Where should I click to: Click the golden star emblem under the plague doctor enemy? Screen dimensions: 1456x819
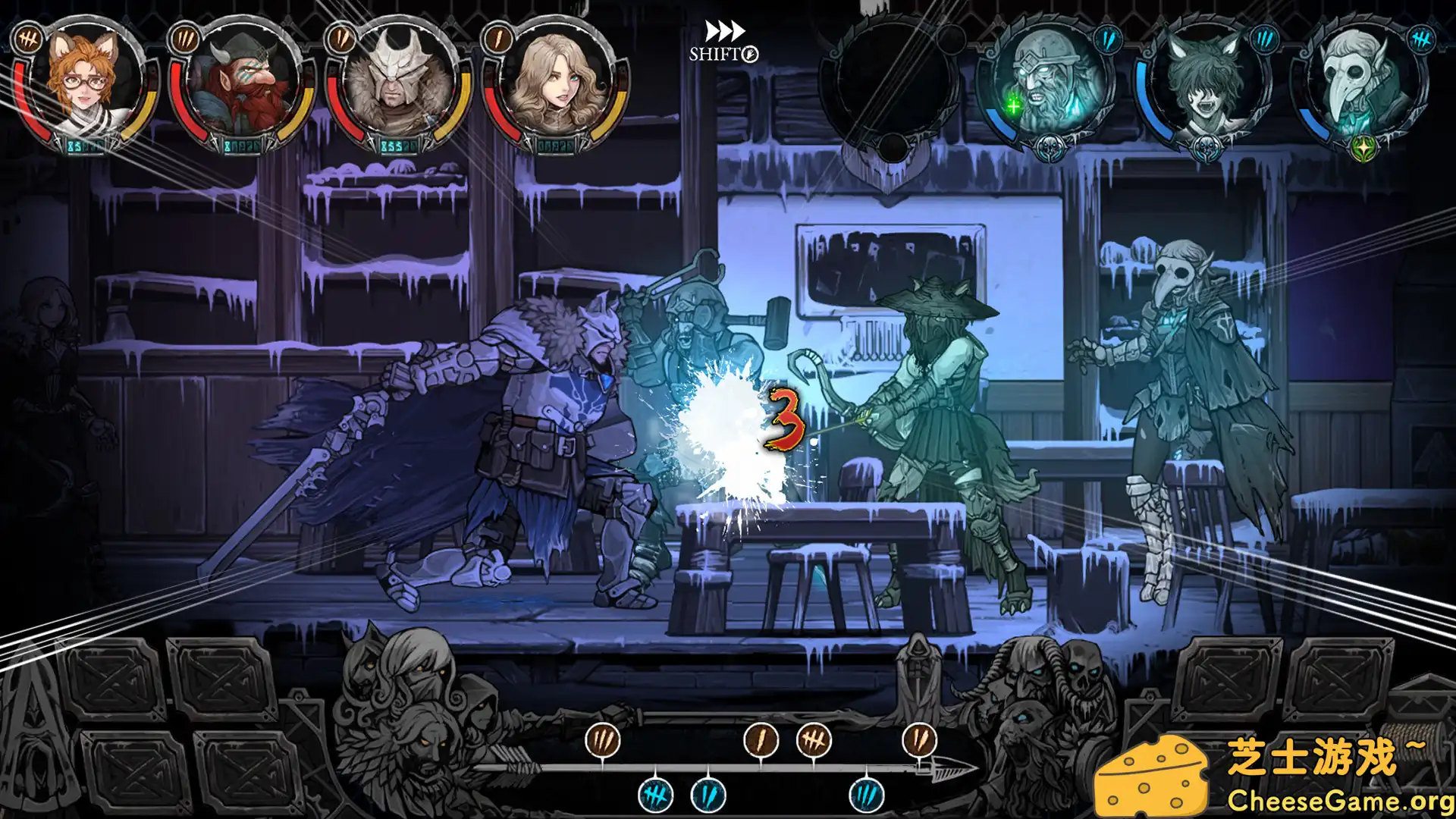1363,148
